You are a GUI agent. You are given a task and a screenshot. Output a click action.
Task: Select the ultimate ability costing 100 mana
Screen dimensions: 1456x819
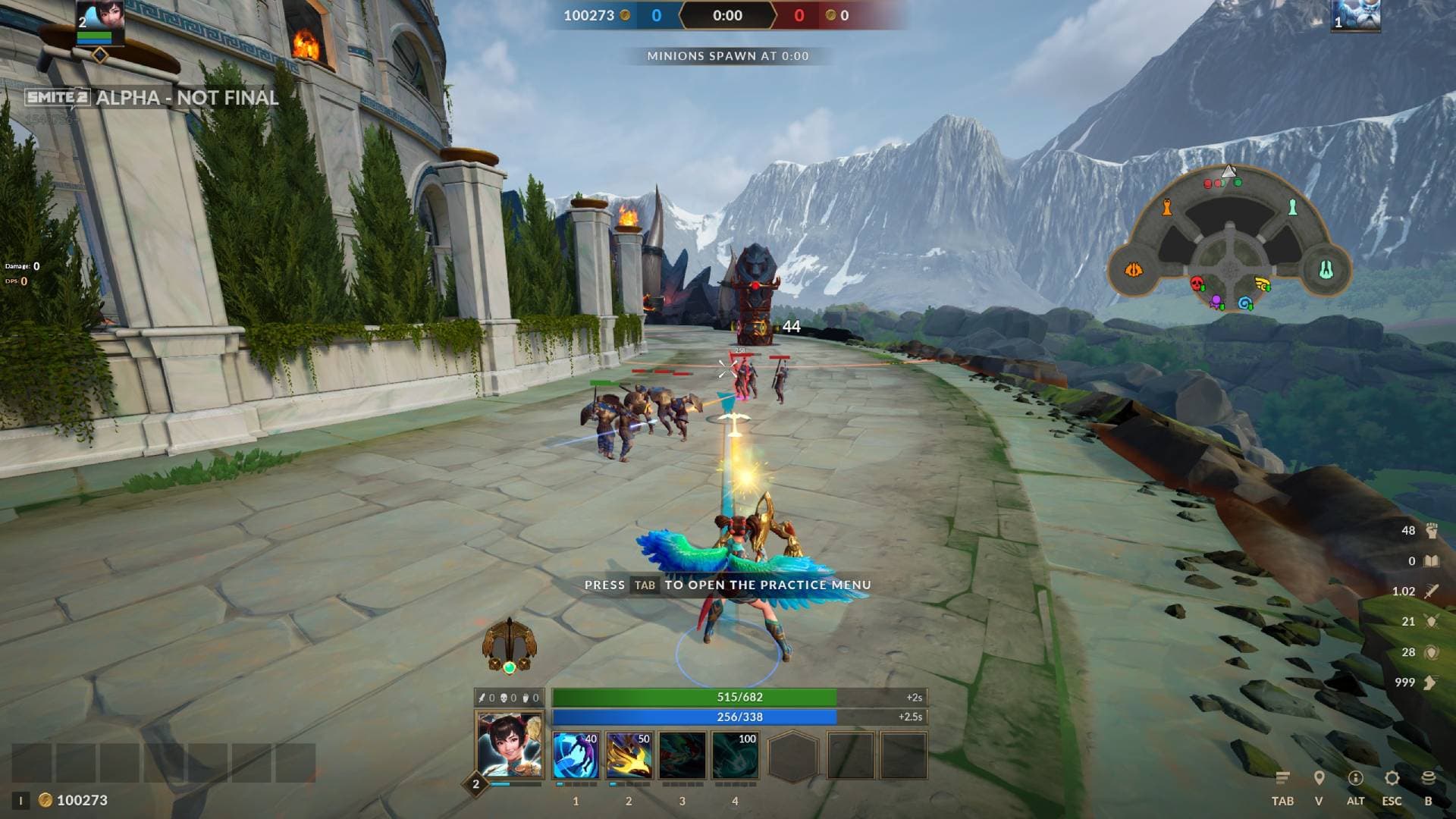pos(735,755)
